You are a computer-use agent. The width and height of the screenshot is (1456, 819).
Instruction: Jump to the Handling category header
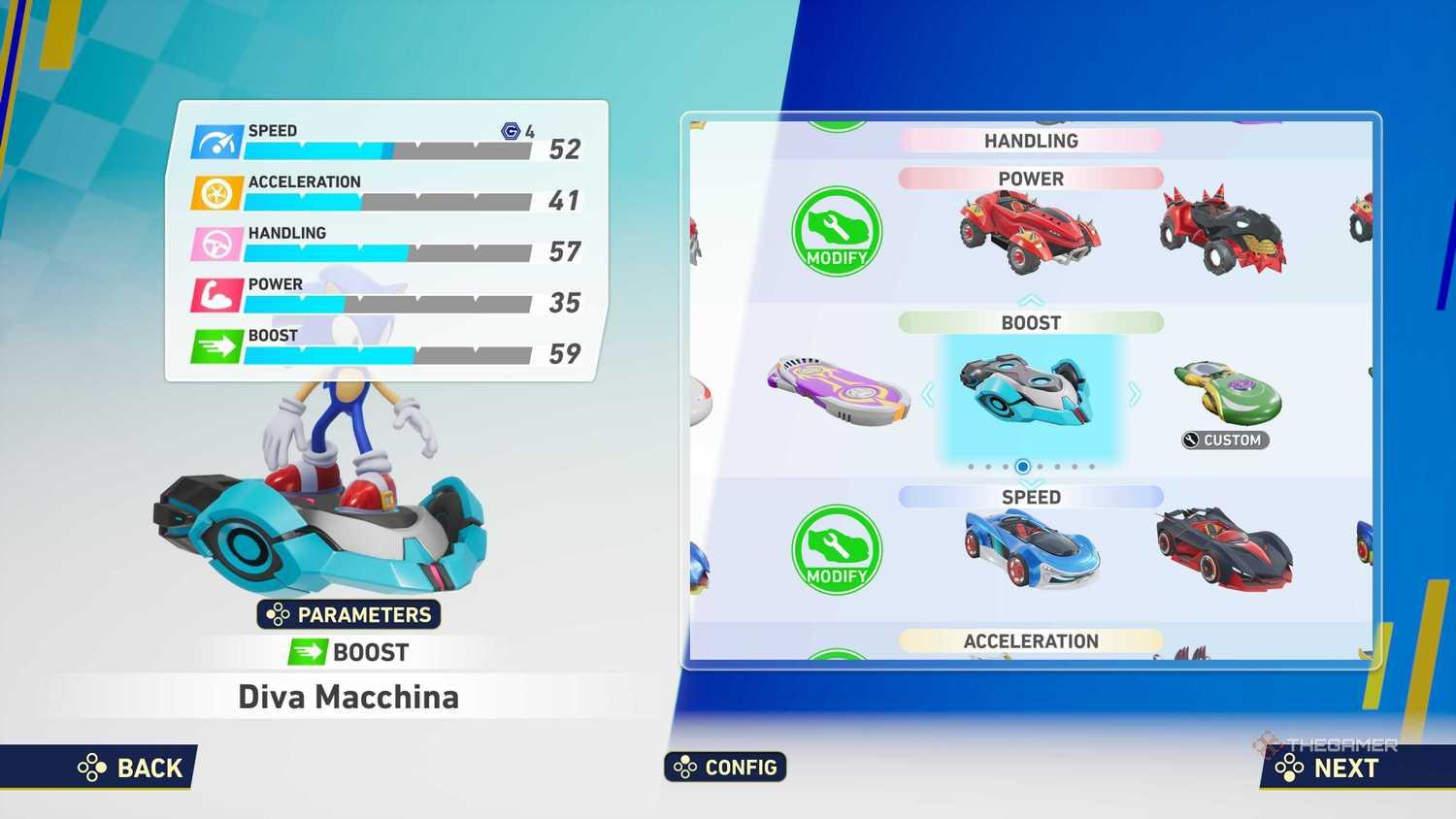[x=1030, y=141]
